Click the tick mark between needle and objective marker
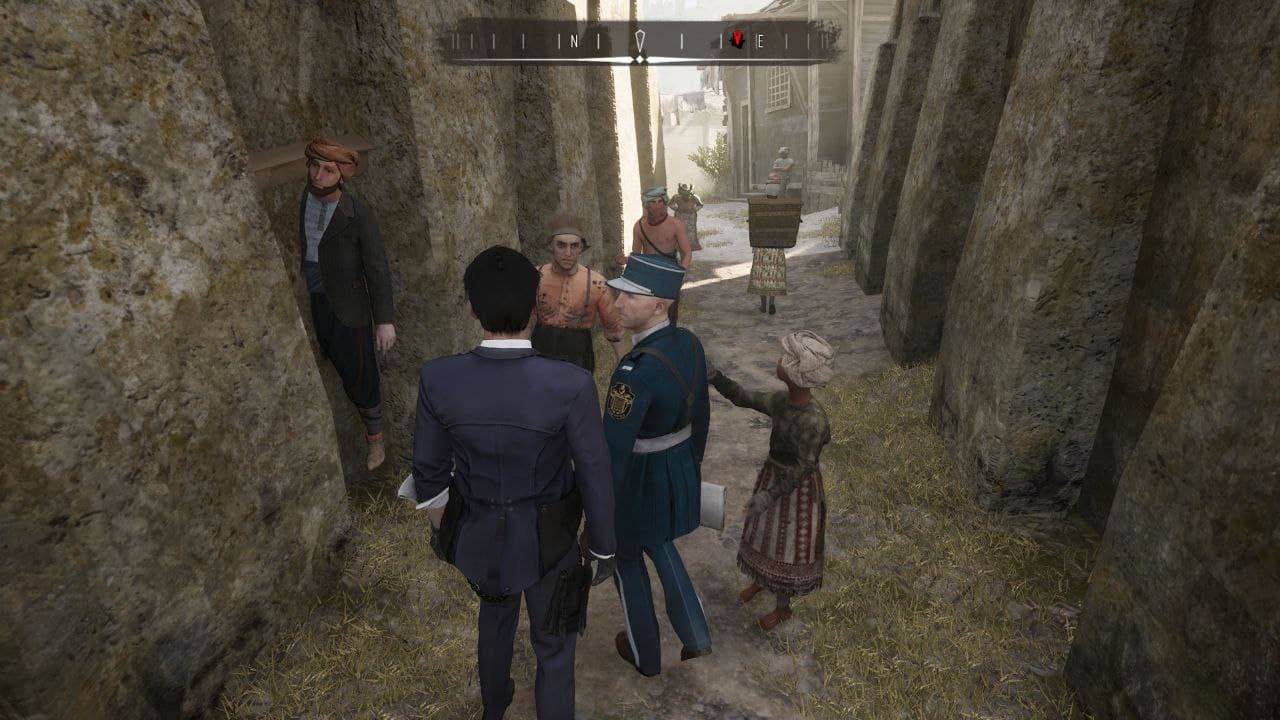The width and height of the screenshot is (1280, 720). (682, 41)
